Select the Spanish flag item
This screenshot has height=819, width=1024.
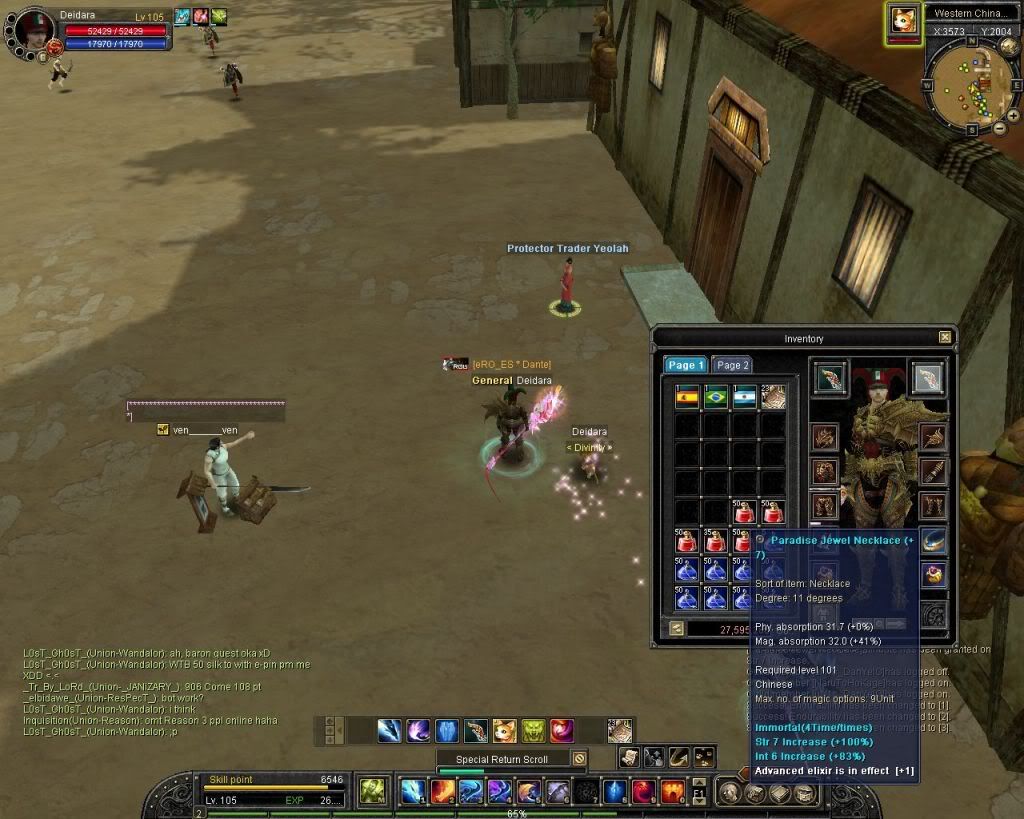[687, 396]
